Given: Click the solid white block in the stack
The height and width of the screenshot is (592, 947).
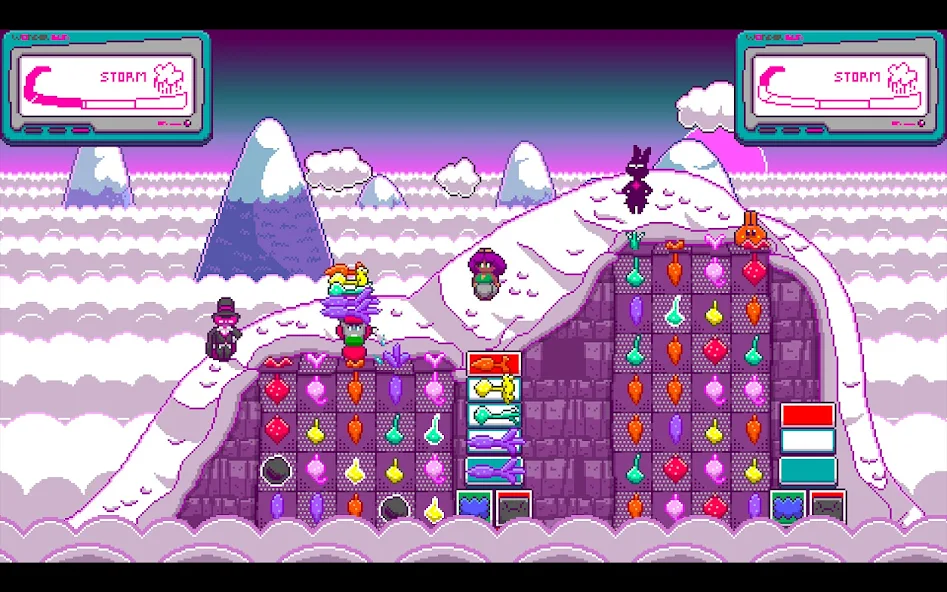Looking at the screenshot, I should (x=808, y=442).
